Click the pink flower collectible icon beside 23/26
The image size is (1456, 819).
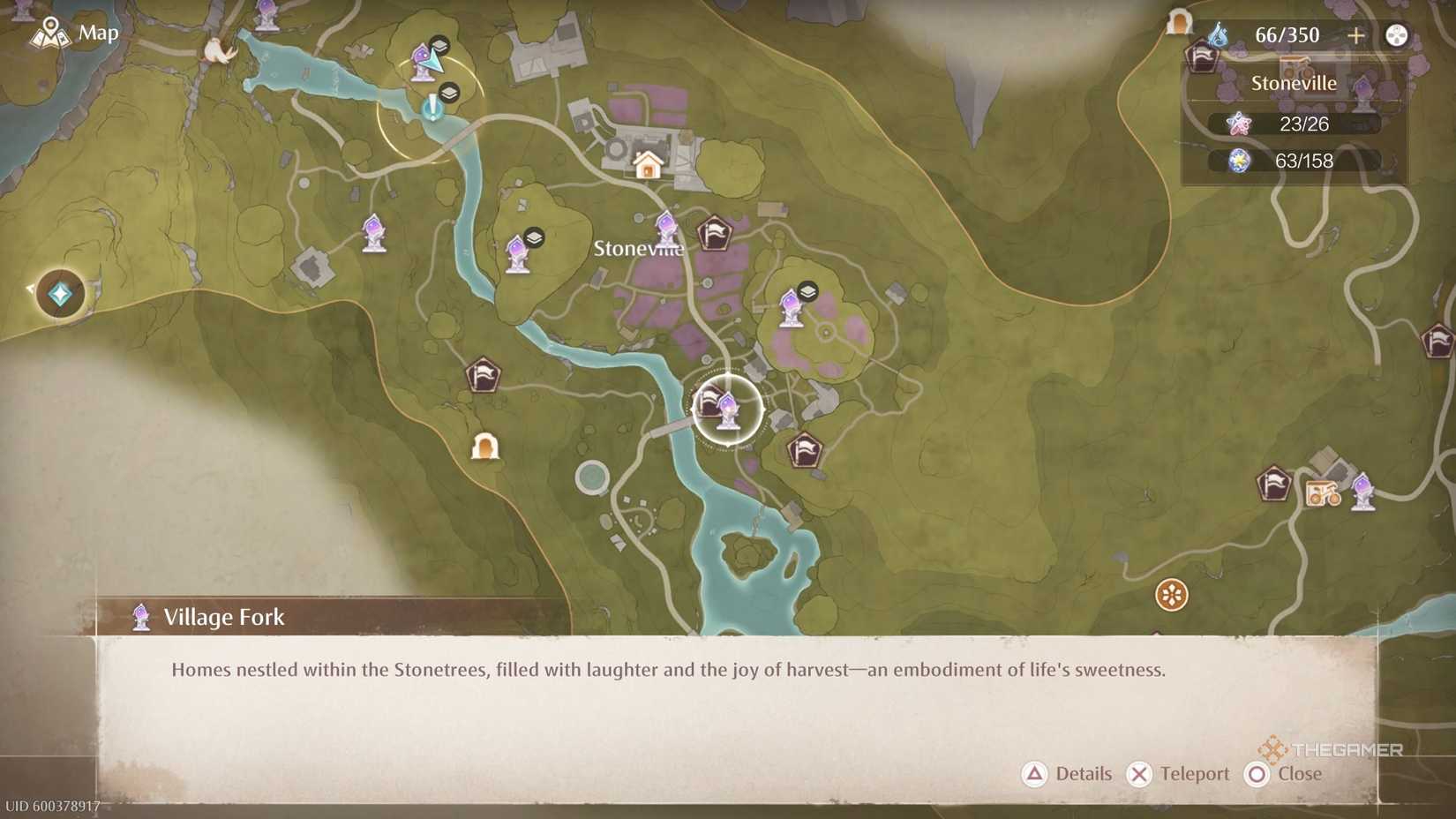click(x=1241, y=124)
